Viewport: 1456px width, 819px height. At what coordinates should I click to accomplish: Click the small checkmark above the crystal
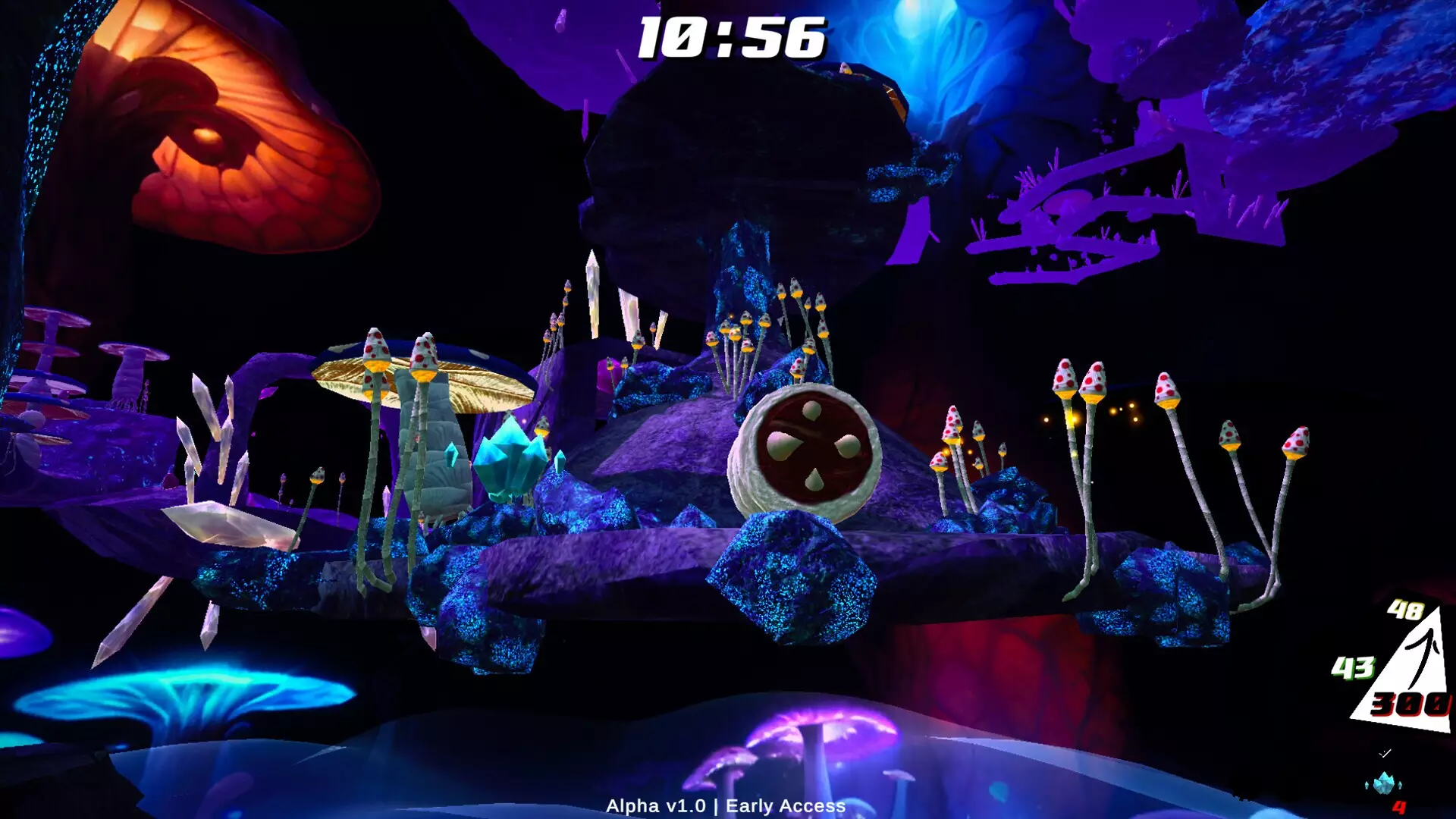tap(1385, 753)
